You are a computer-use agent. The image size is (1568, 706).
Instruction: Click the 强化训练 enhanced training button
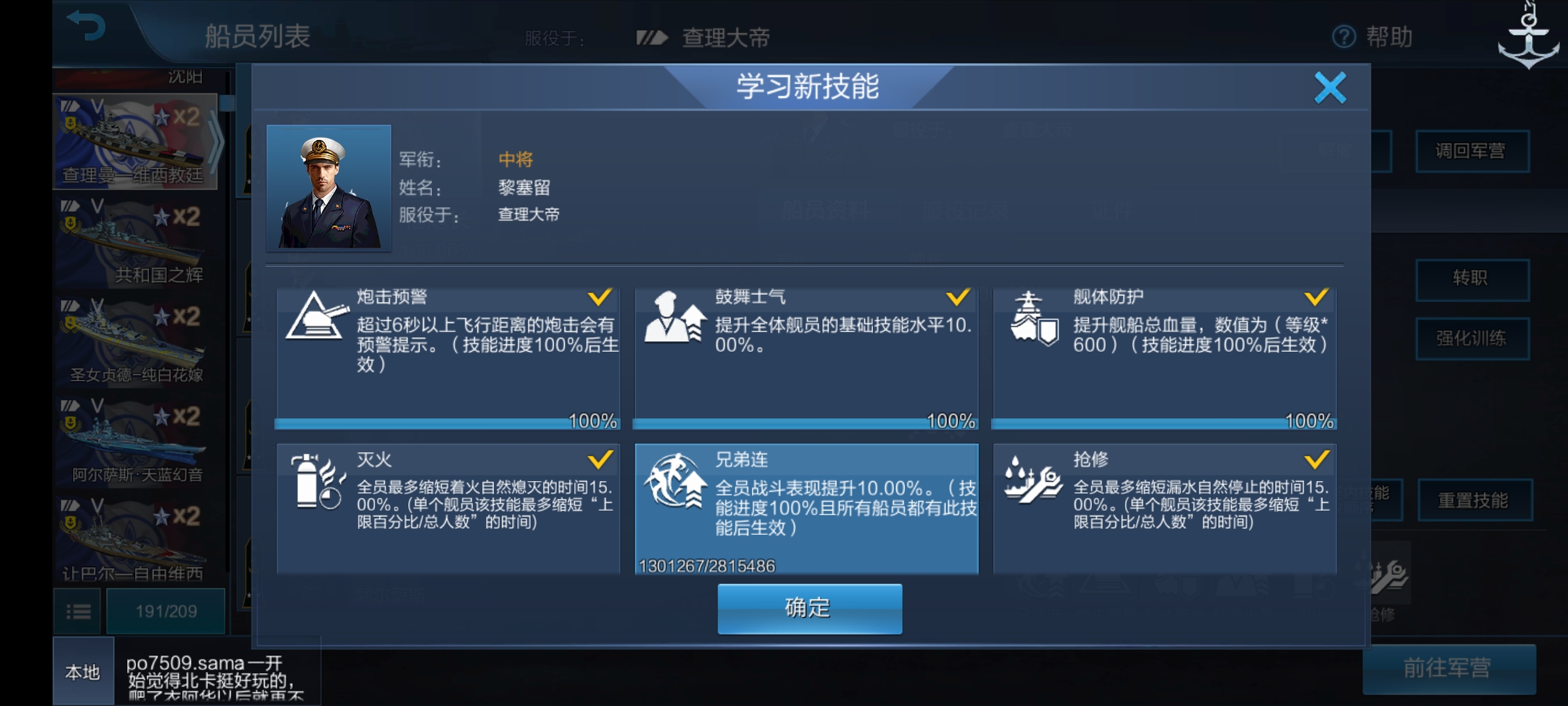pyautogui.click(x=1473, y=339)
